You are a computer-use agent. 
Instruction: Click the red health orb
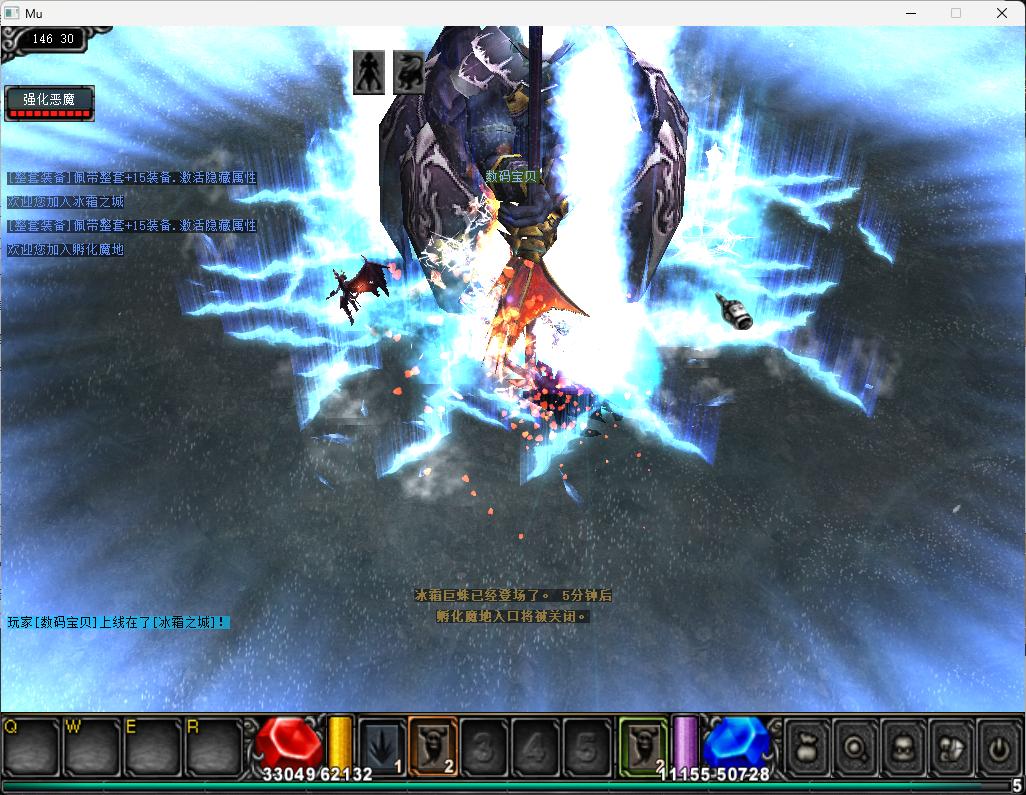[289, 744]
